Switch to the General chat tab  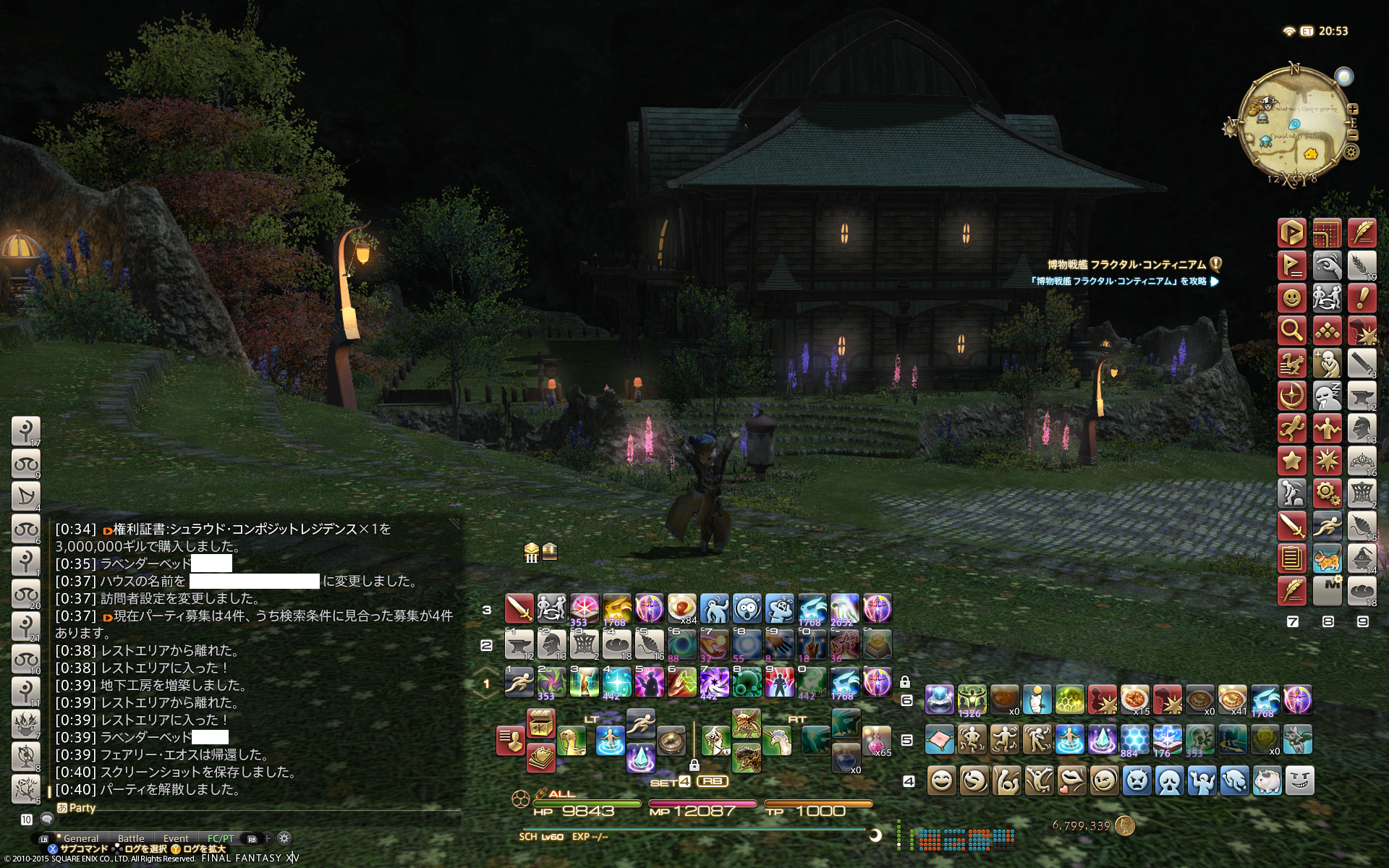coord(81,838)
